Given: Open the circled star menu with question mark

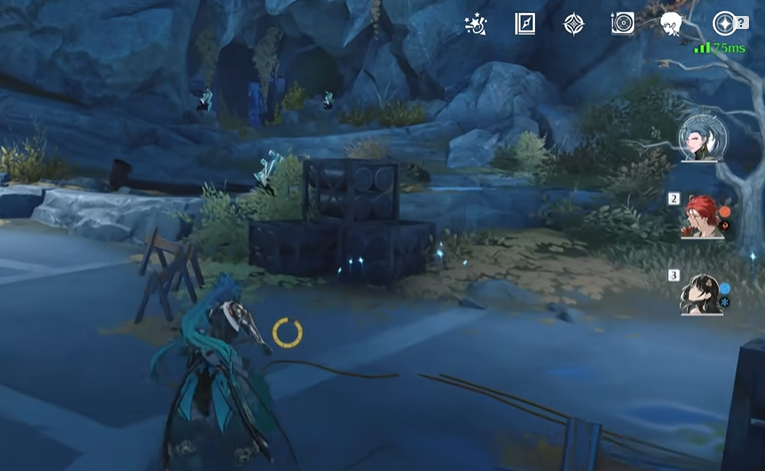Looking at the screenshot, I should point(724,24).
